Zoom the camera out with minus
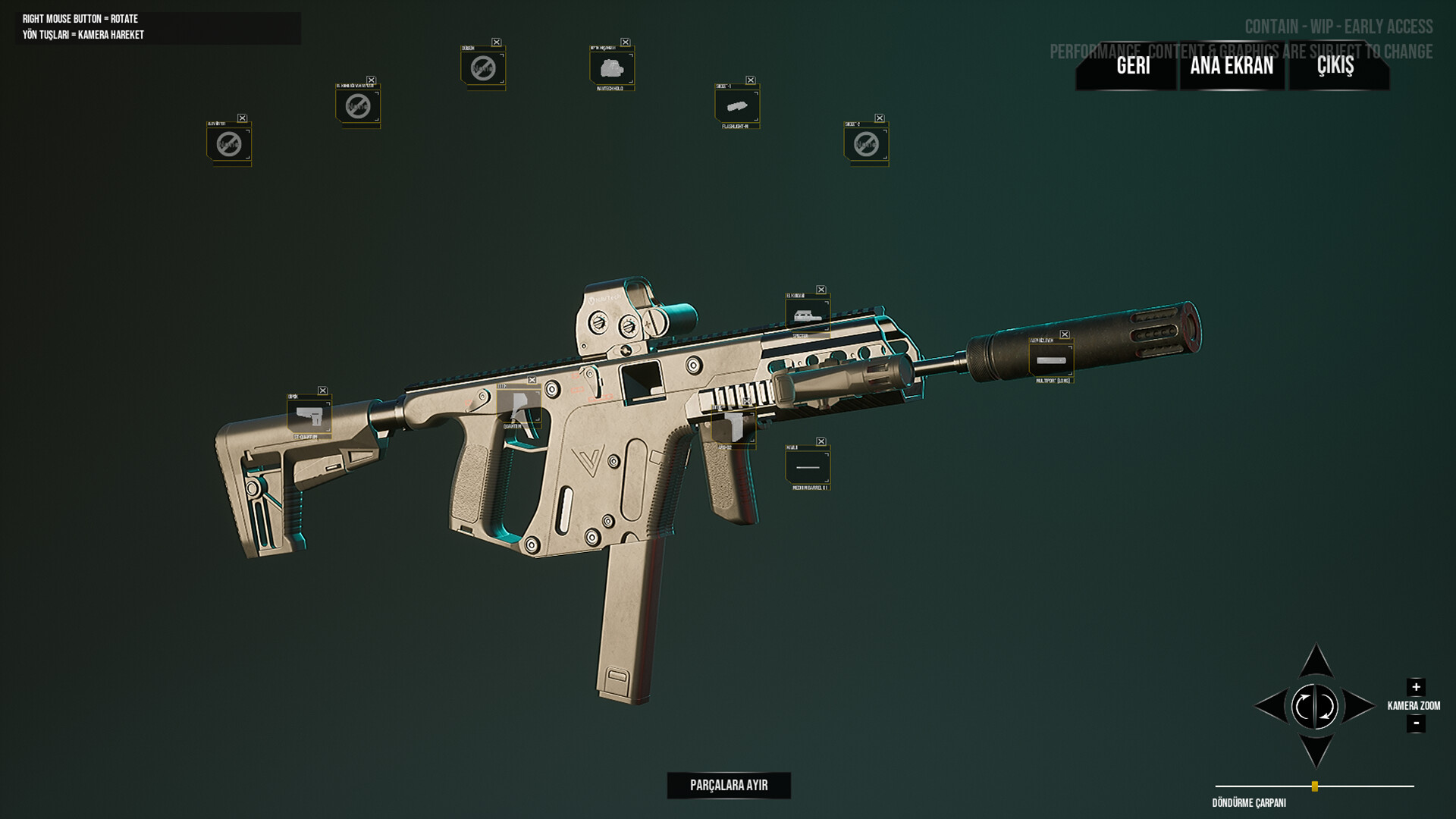 (1416, 723)
